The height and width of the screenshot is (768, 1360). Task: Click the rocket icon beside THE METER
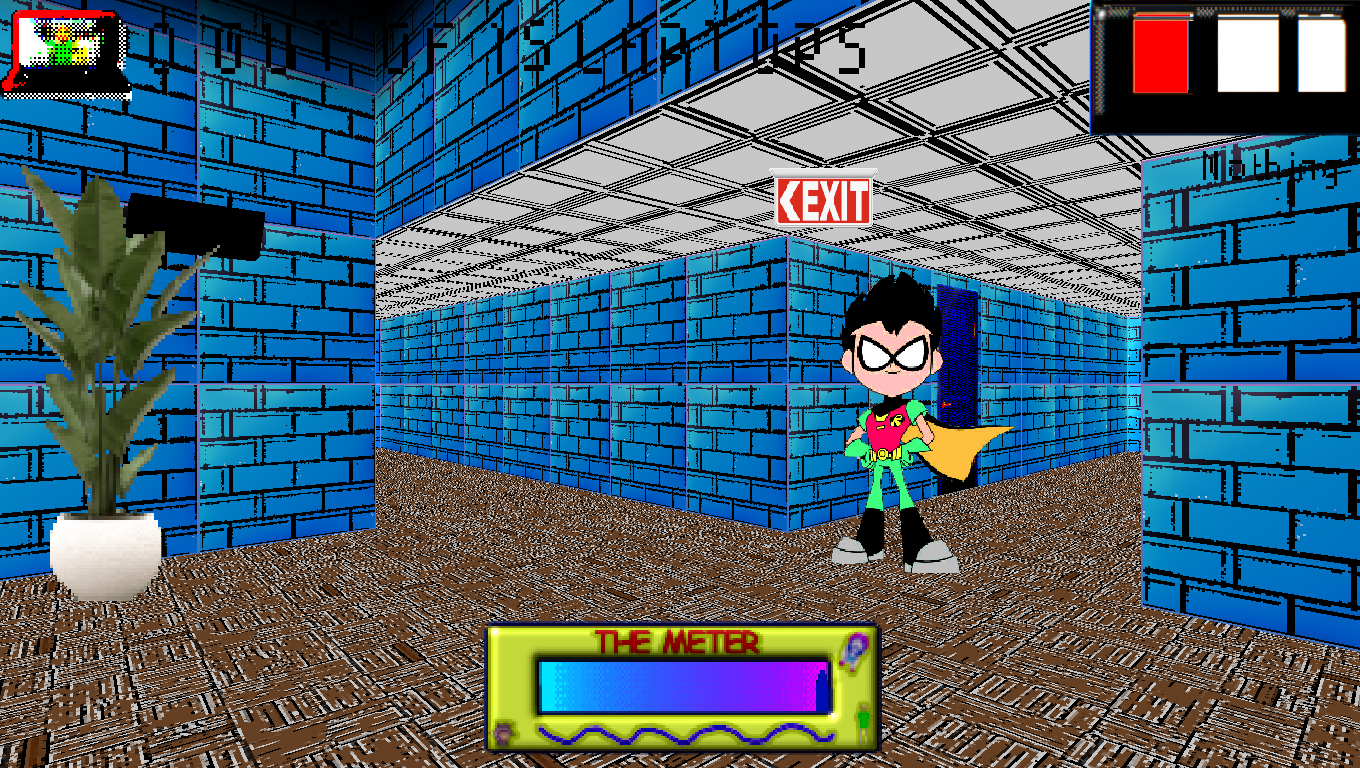pos(851,650)
